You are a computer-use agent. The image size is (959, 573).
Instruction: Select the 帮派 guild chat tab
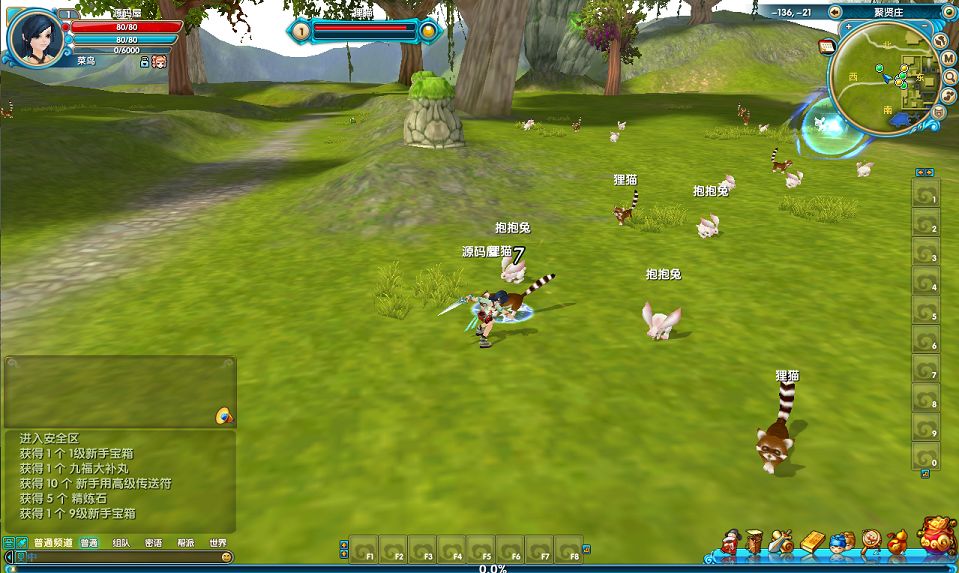[185, 543]
